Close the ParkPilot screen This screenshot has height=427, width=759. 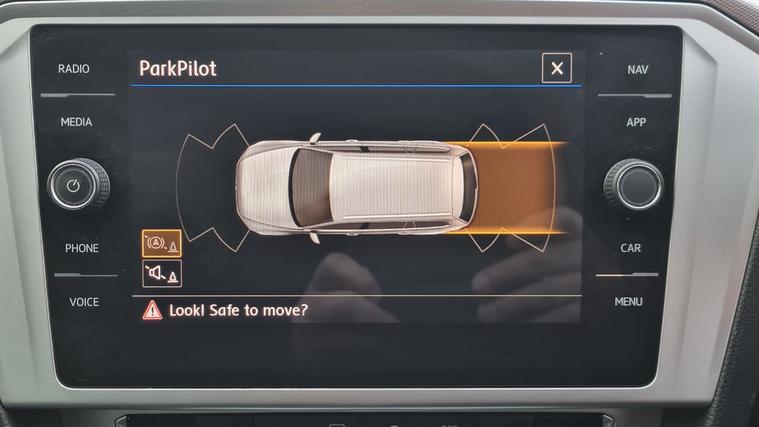pyautogui.click(x=557, y=68)
